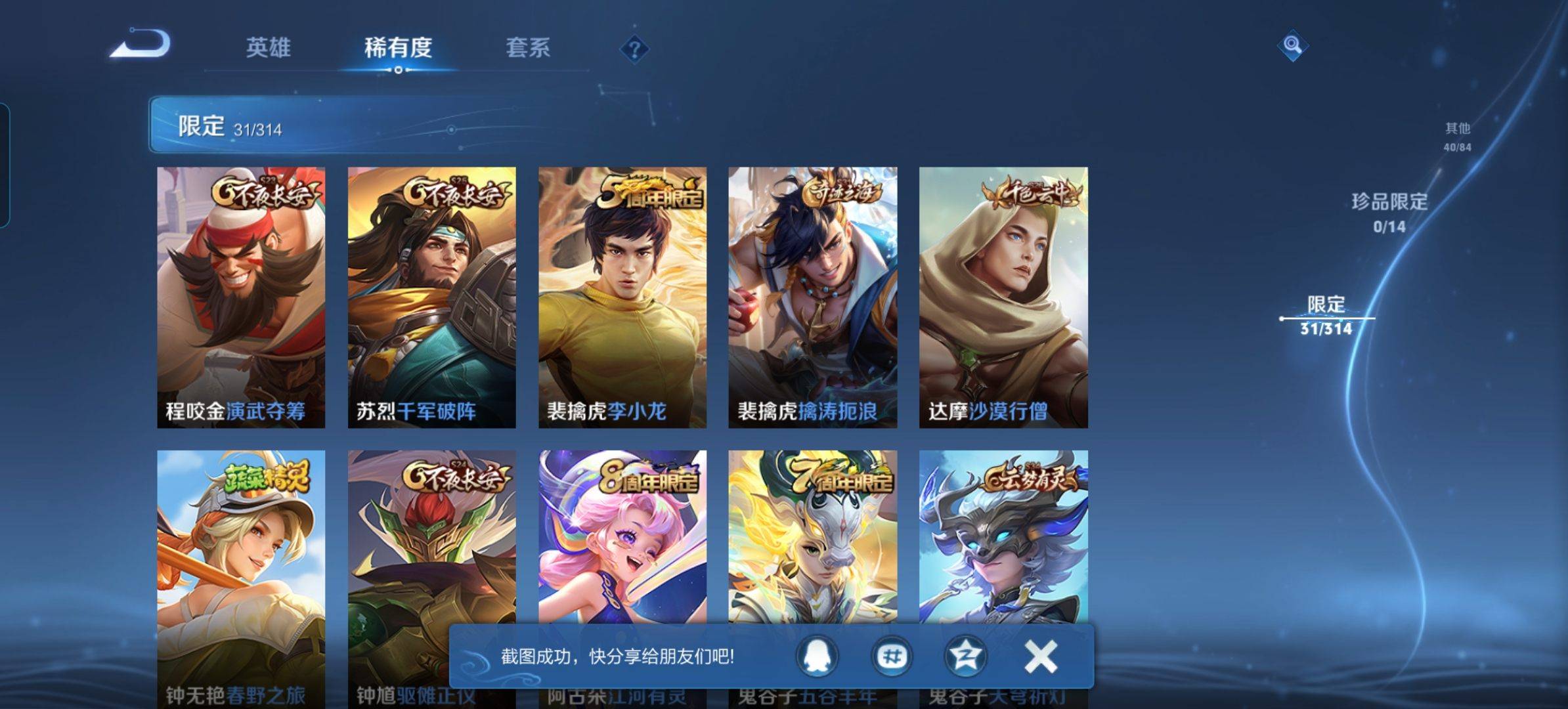Select 裴擒虎 擒涛扼浪 skin card
This screenshot has height=709, width=1568.
coord(812,297)
